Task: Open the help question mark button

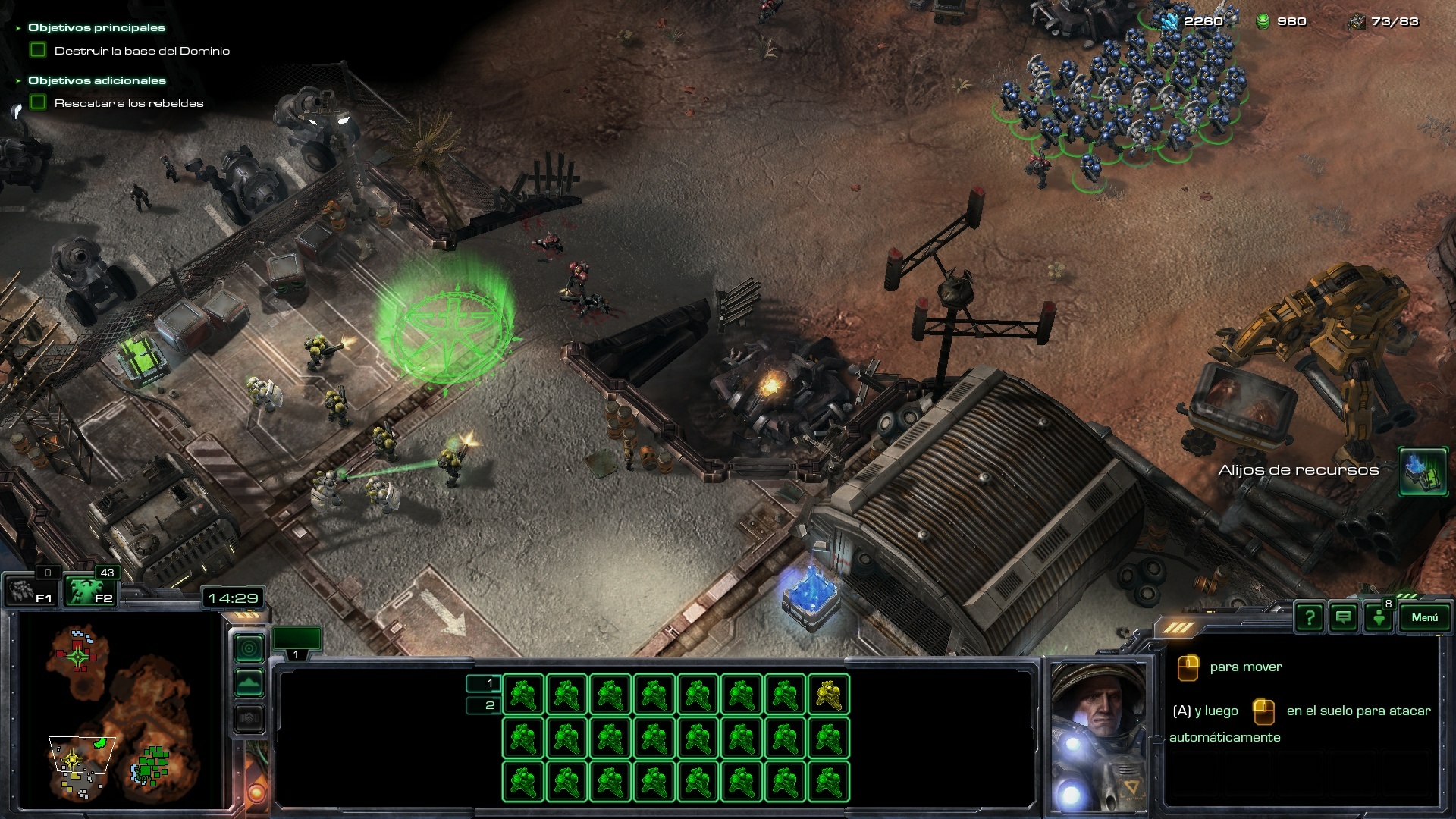Action: (x=1309, y=618)
